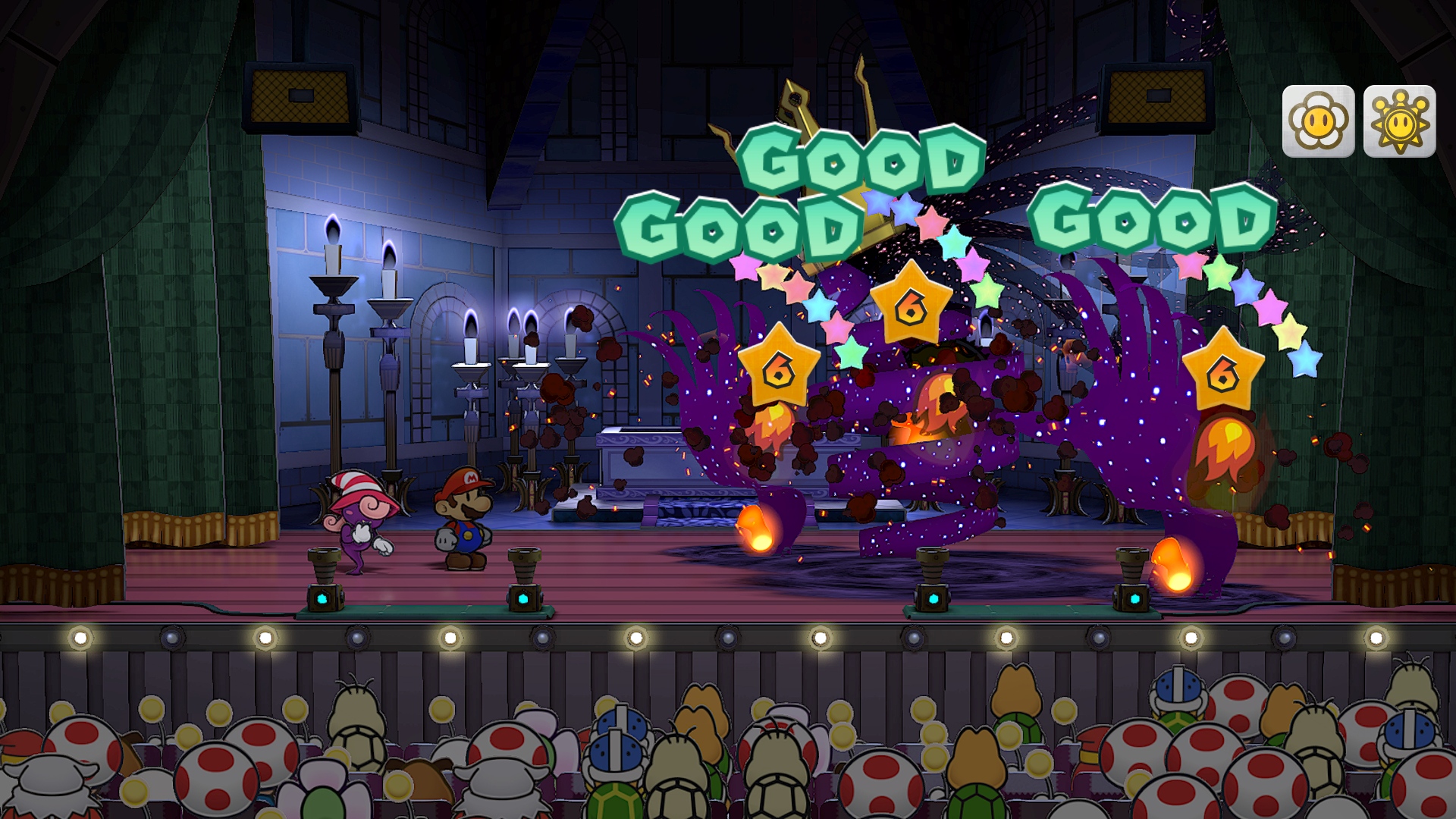Click the smiling flower badge icon

1318,121
